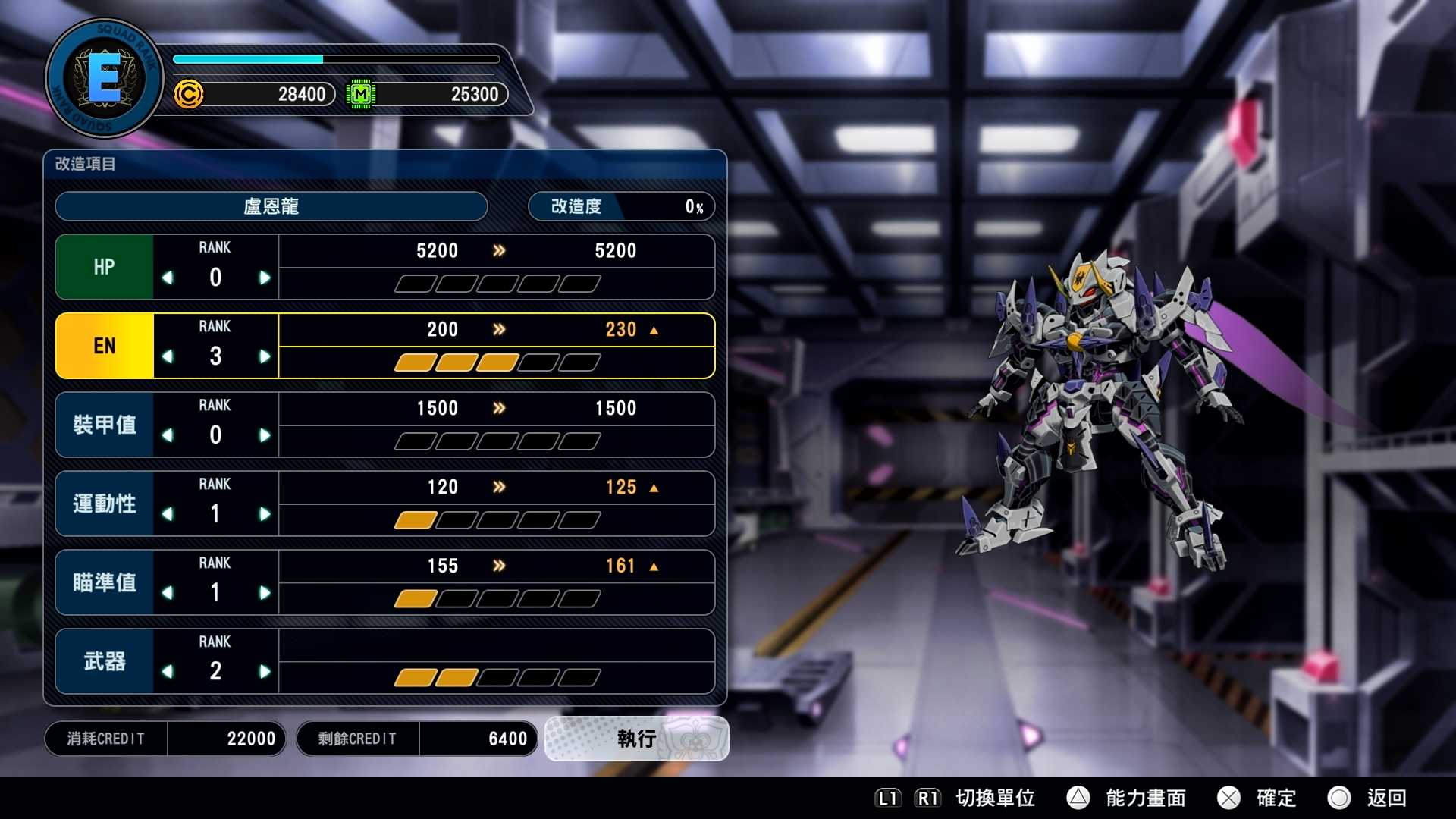Expand the 武器 rank with the right arrow
The image size is (1456, 819).
click(266, 672)
